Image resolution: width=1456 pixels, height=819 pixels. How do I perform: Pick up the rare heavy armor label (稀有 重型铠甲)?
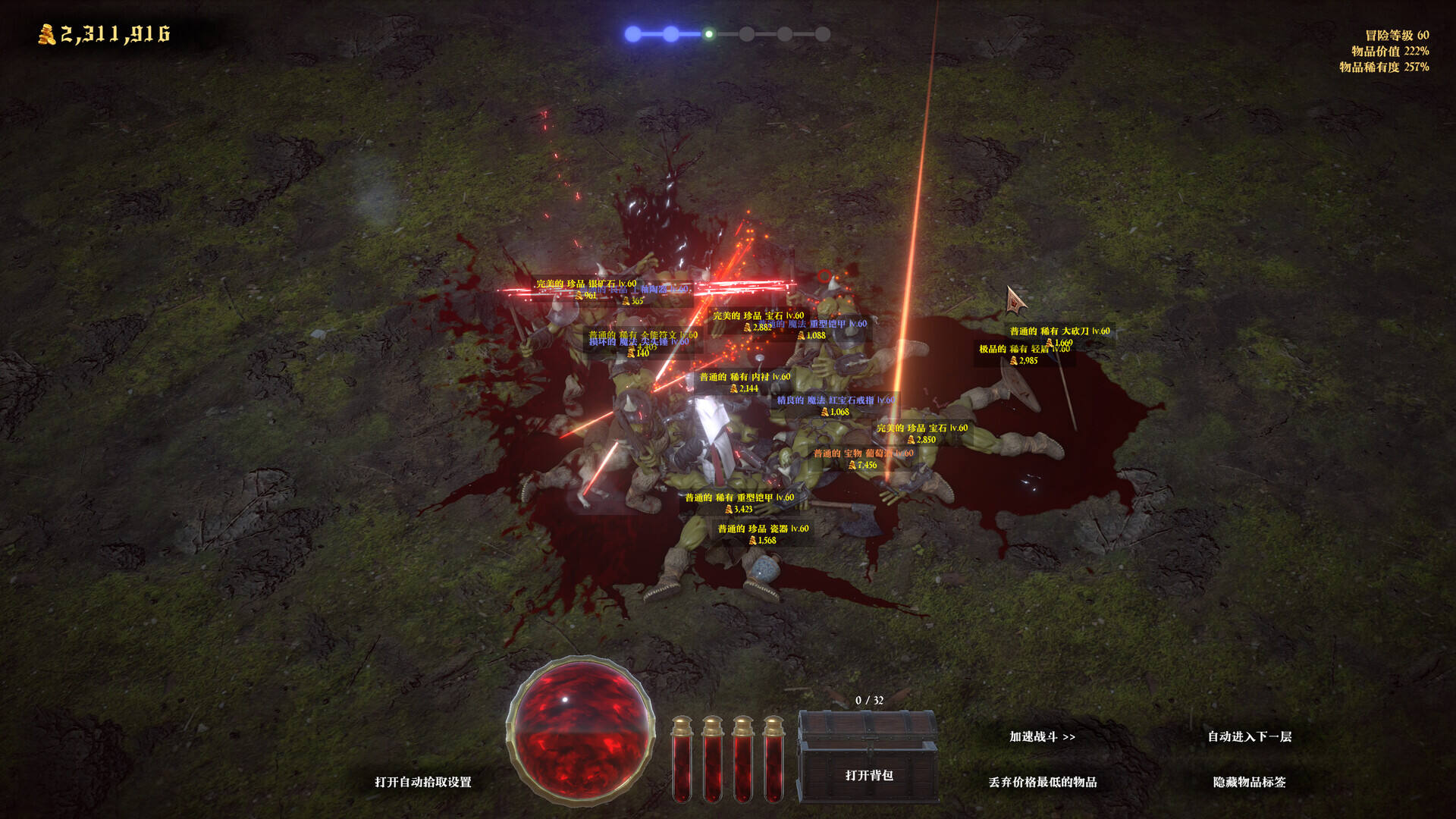point(739,498)
